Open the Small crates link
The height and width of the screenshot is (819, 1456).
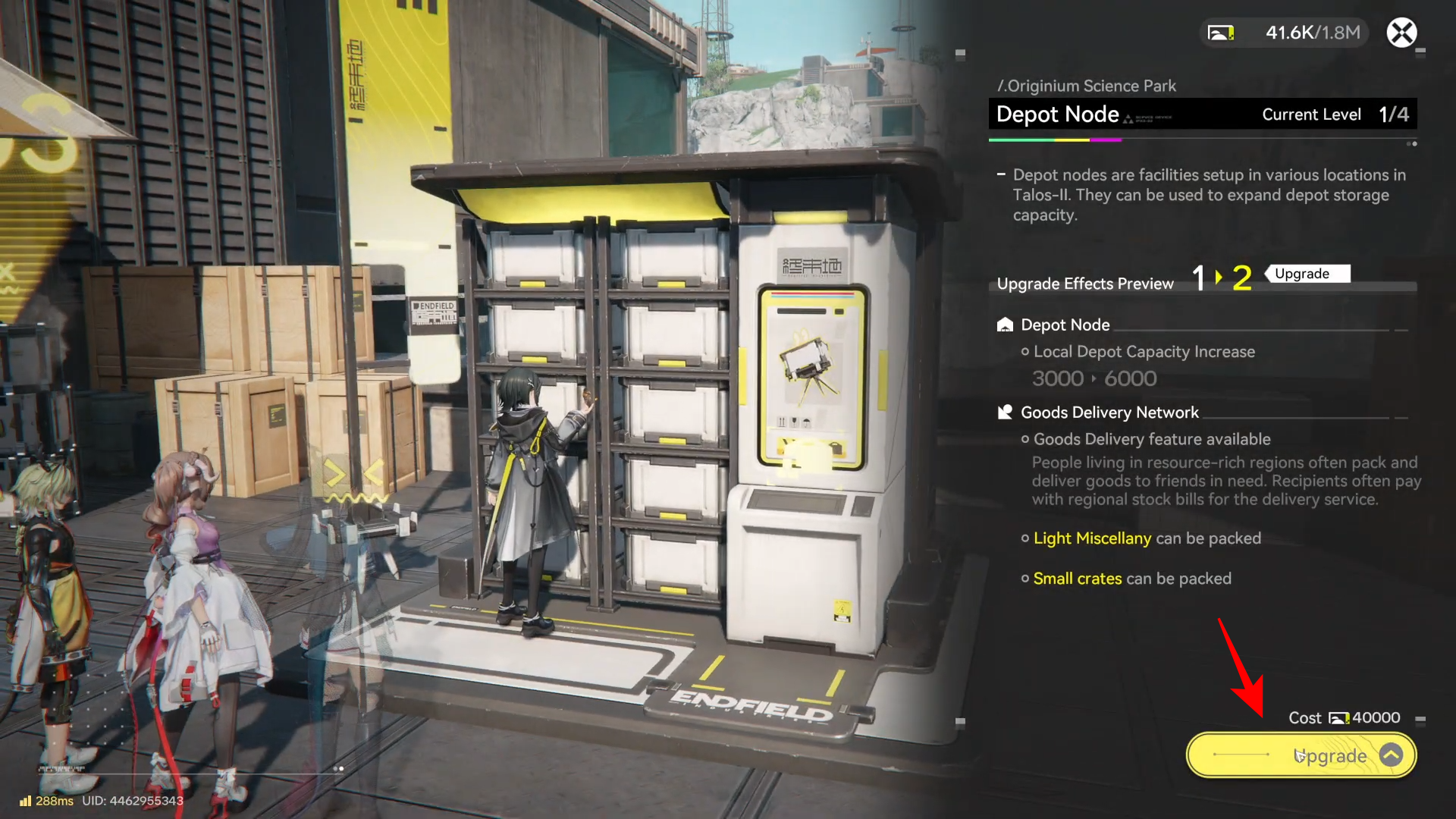tap(1077, 579)
